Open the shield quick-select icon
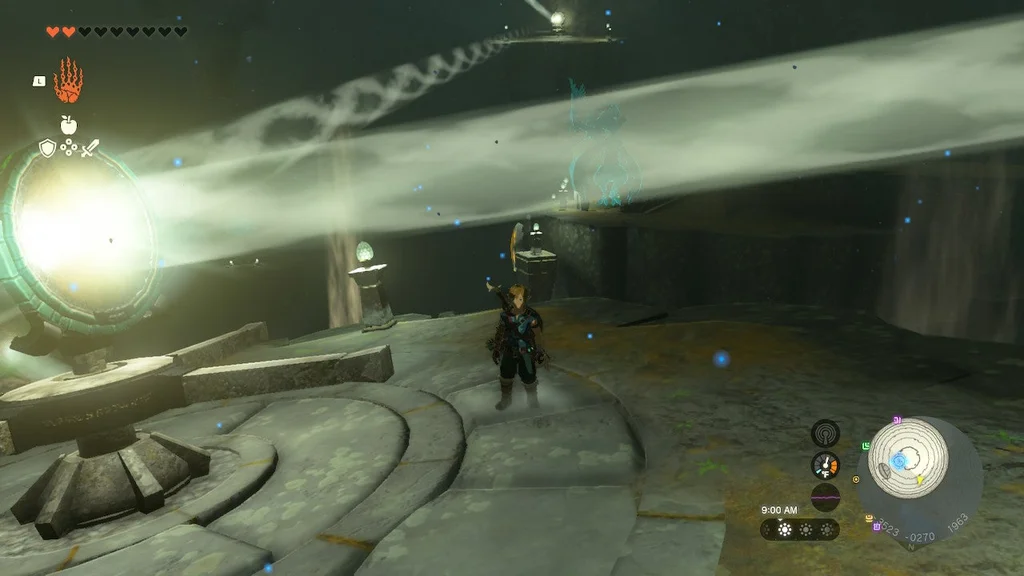 point(46,149)
